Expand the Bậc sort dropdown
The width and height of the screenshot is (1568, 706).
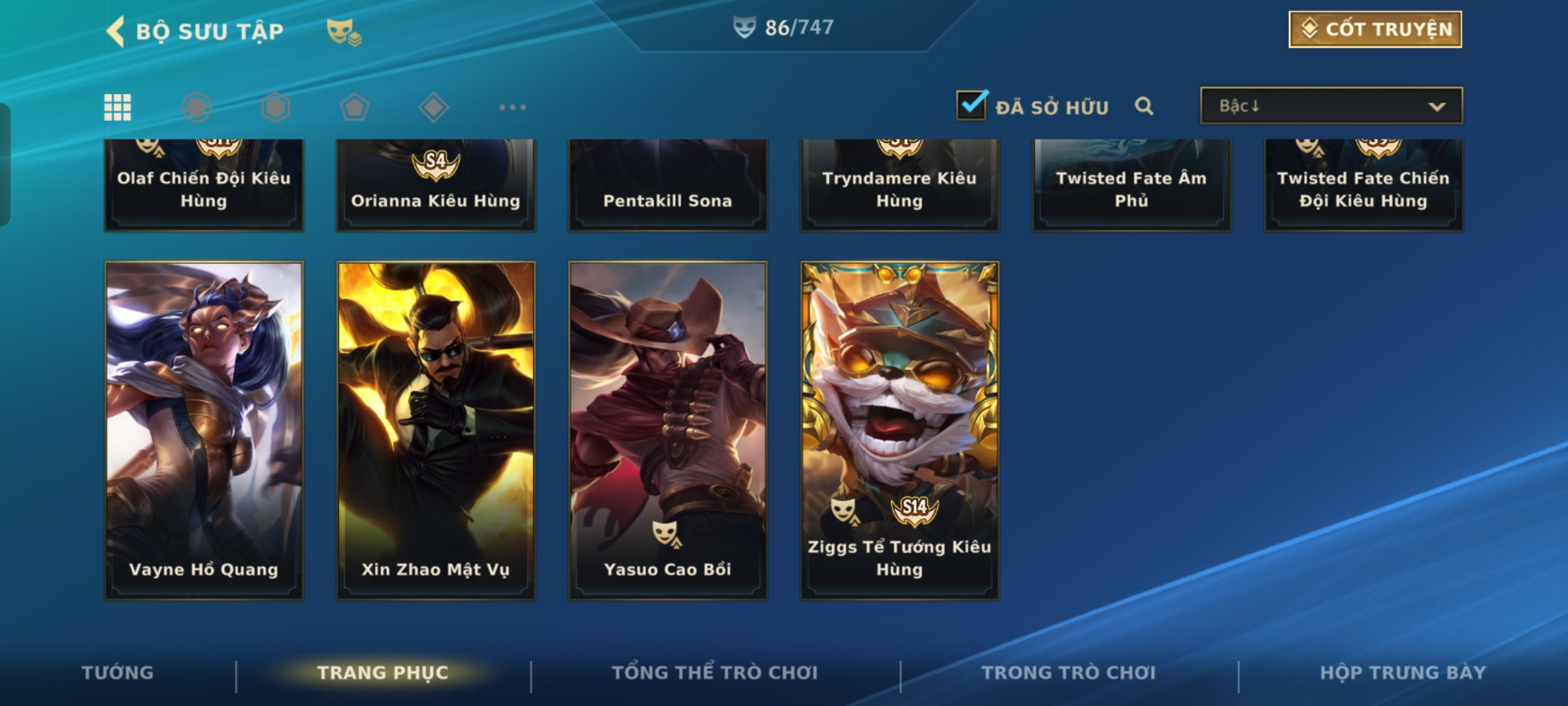point(1331,106)
